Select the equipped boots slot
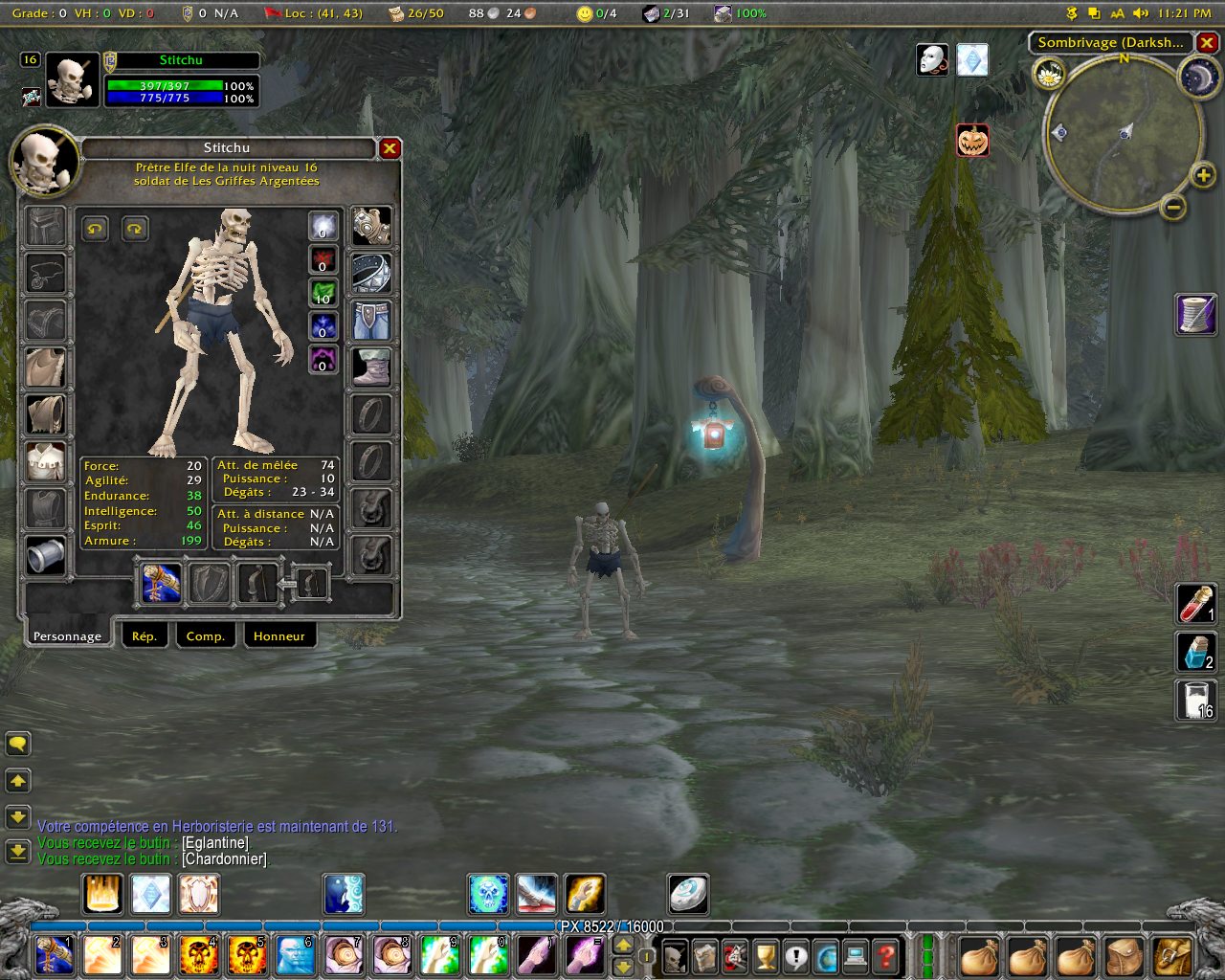Screen dimensions: 1225x980 371,367
